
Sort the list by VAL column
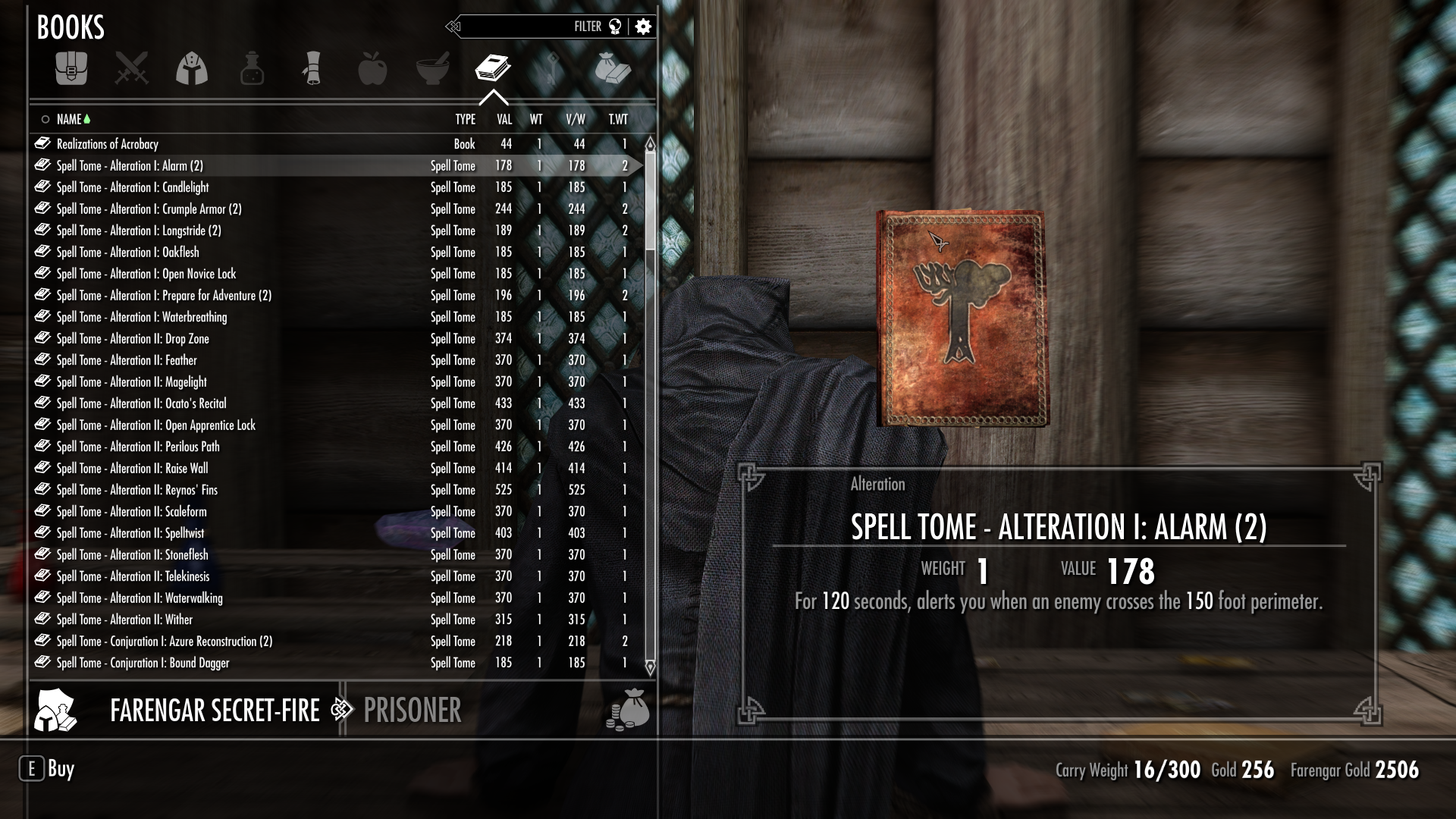coord(504,119)
